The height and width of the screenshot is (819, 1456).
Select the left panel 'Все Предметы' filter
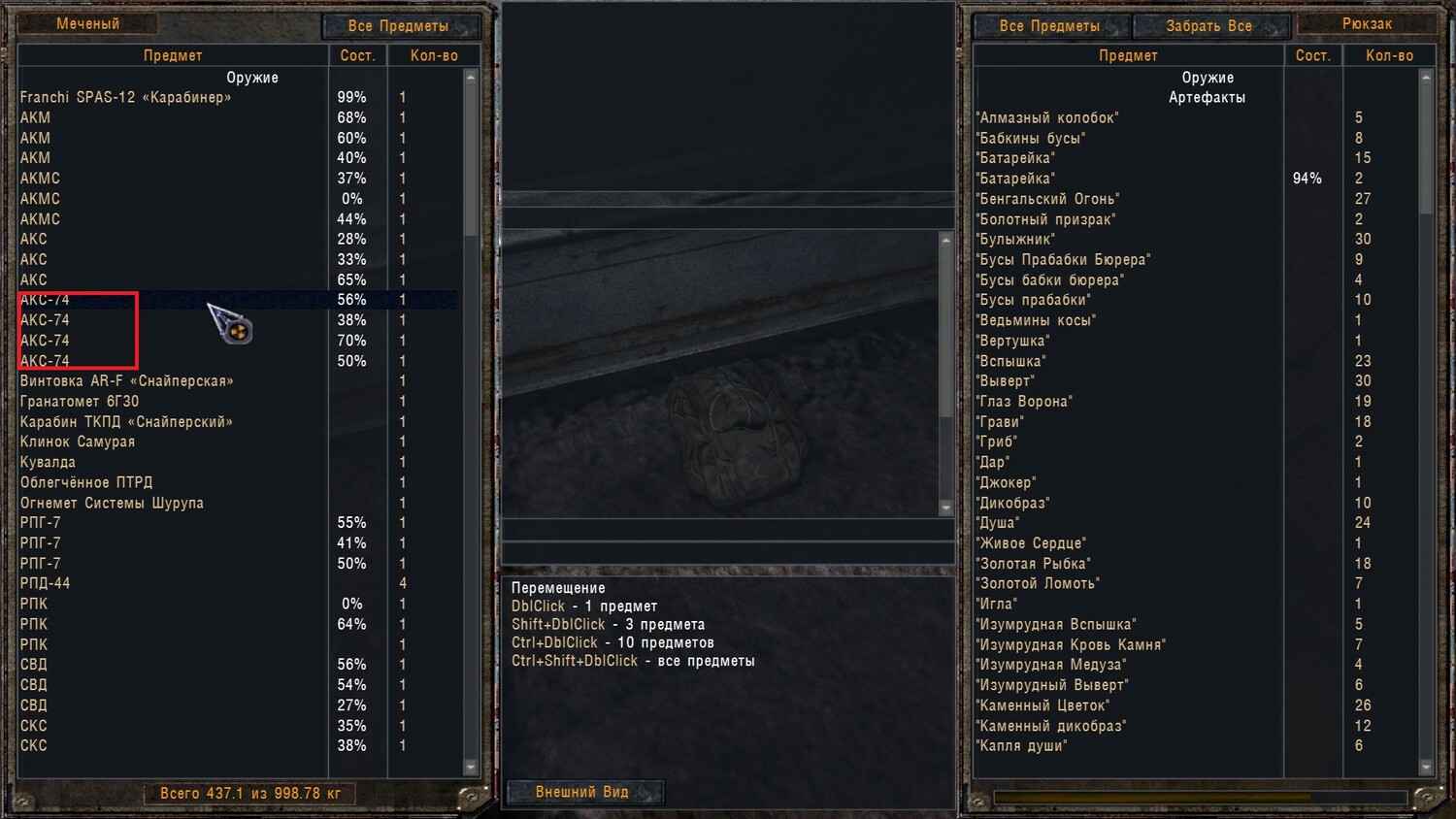(399, 26)
